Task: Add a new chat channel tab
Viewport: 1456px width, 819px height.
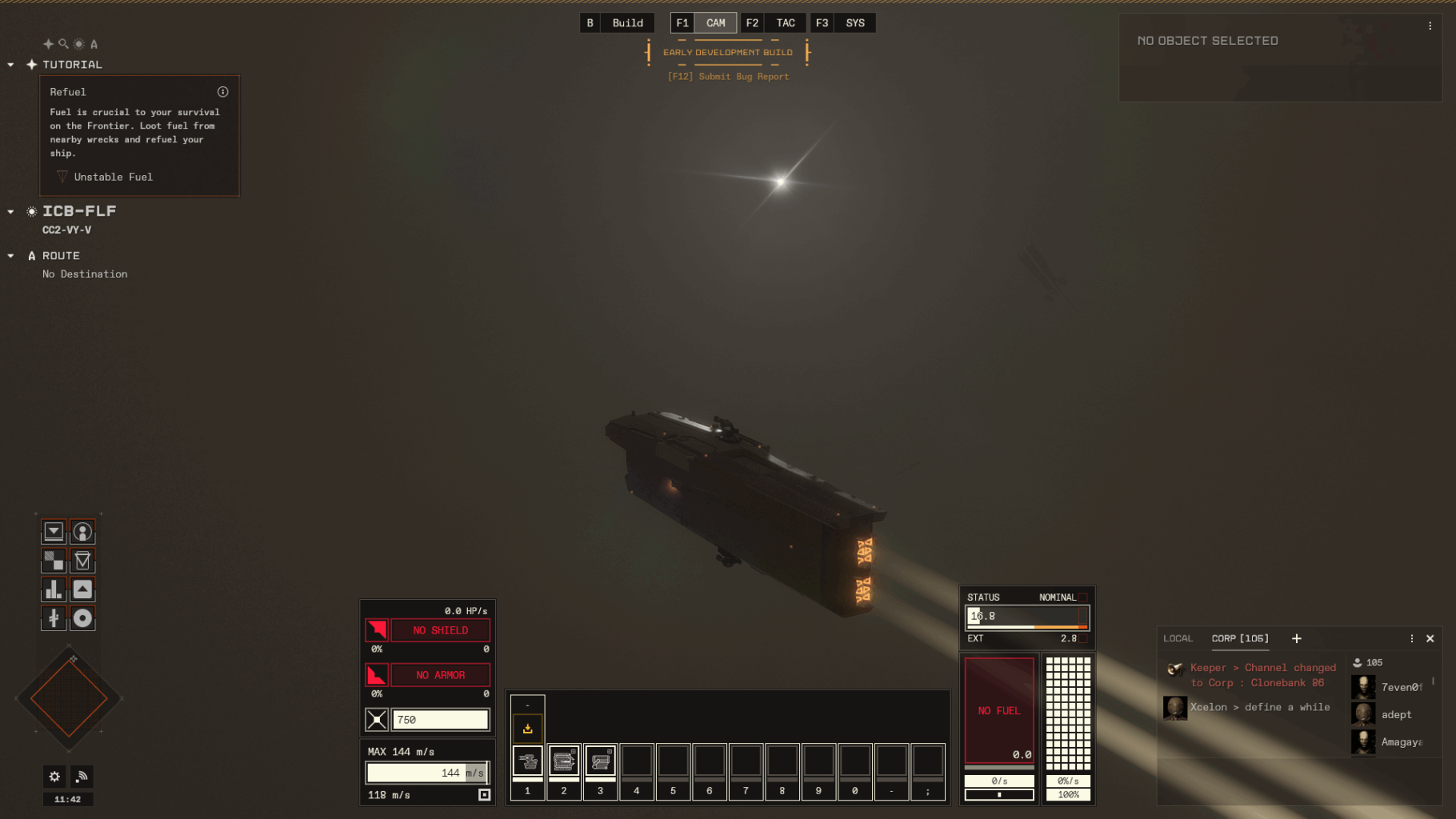Action: (x=1297, y=638)
